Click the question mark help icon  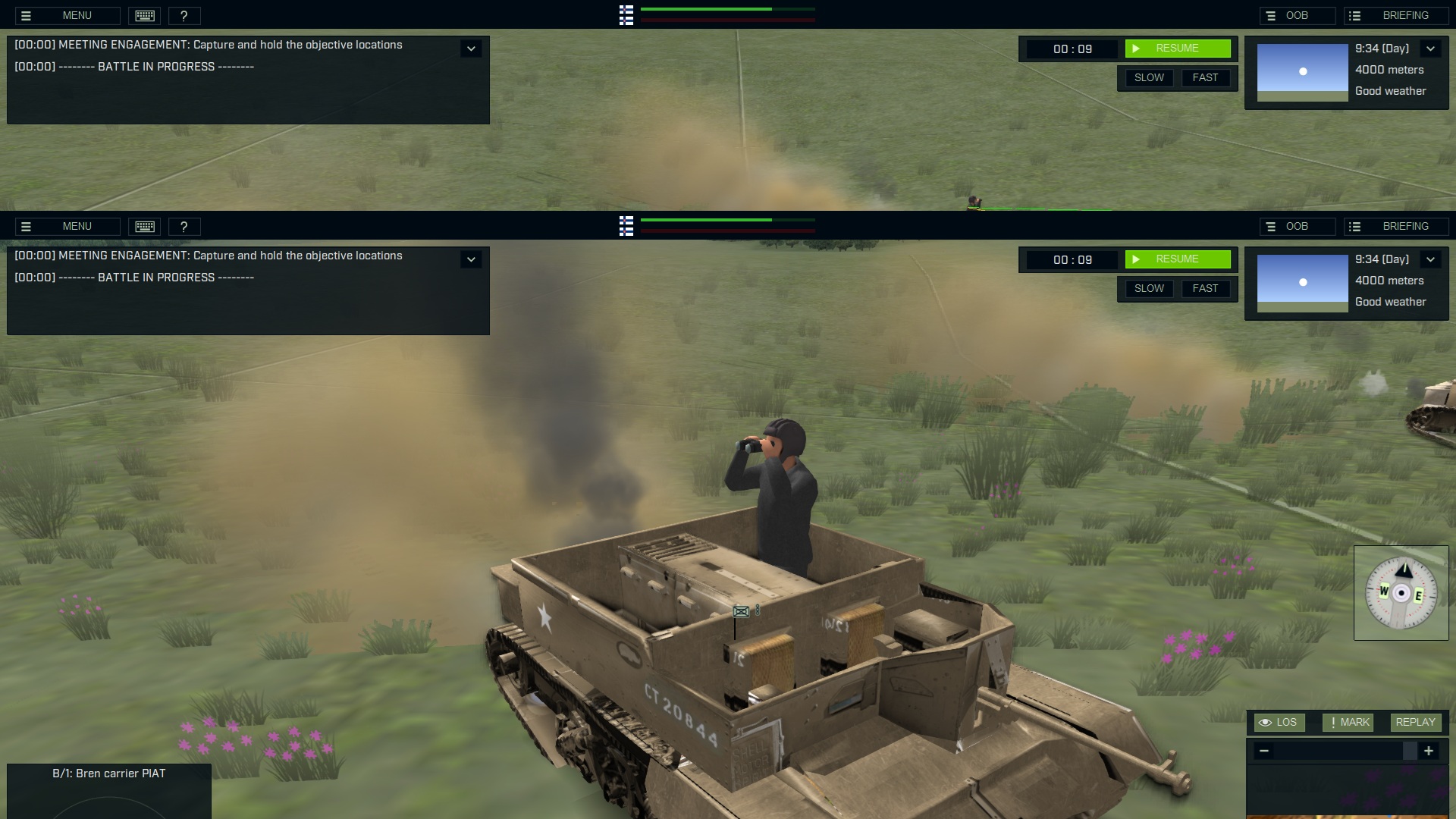coord(184,15)
